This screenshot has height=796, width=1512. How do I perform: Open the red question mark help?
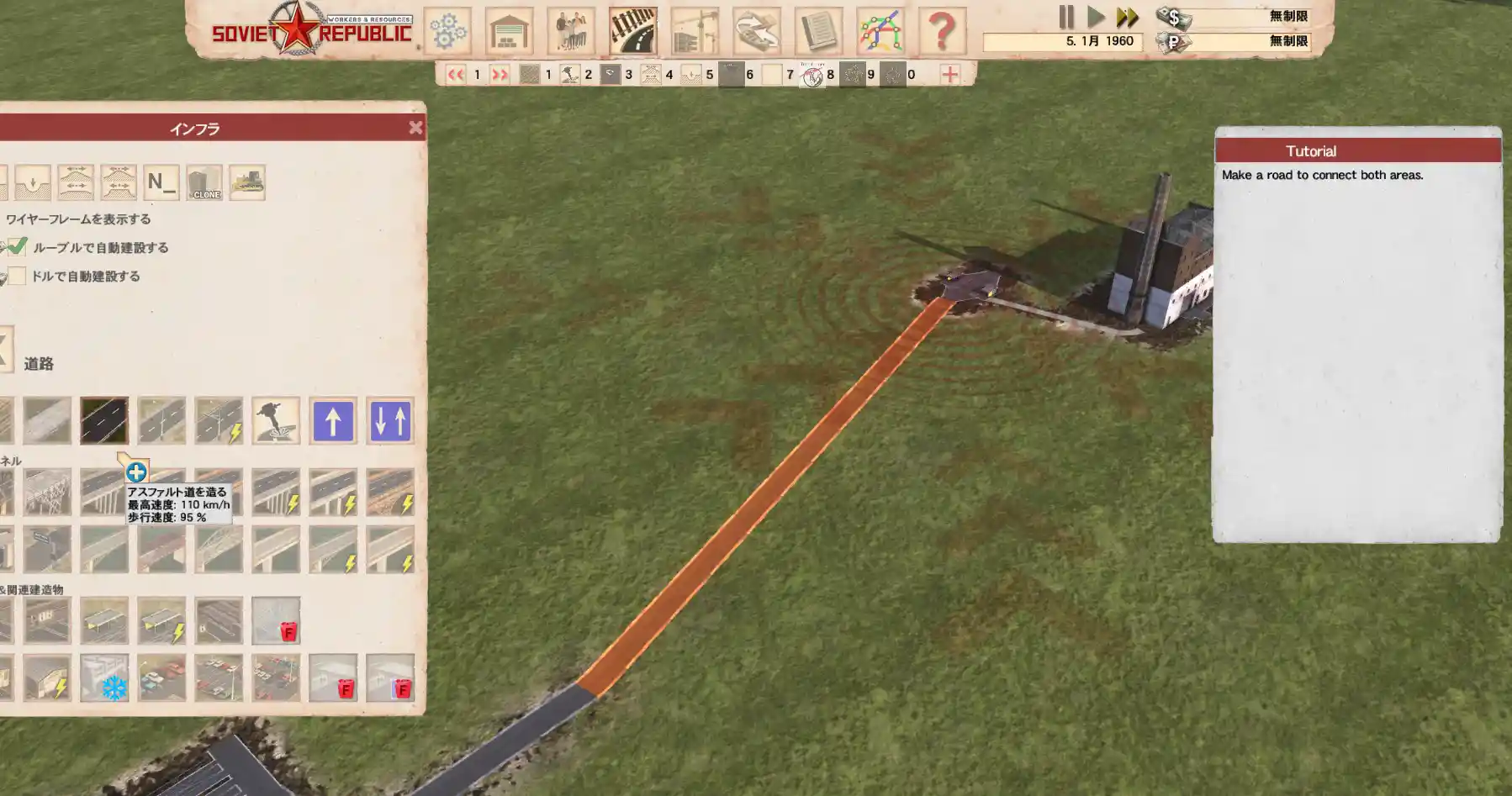point(942,31)
